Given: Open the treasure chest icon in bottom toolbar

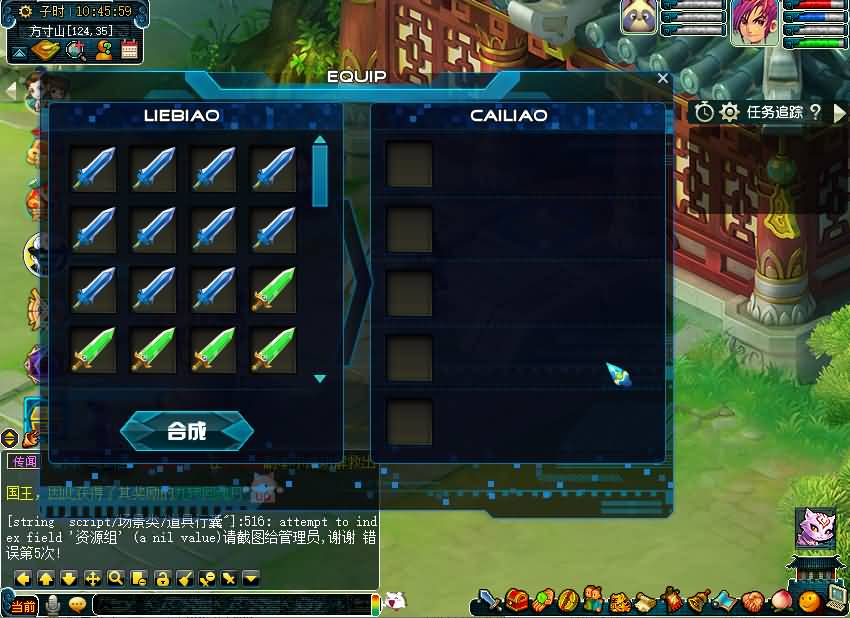Looking at the screenshot, I should point(516,601).
